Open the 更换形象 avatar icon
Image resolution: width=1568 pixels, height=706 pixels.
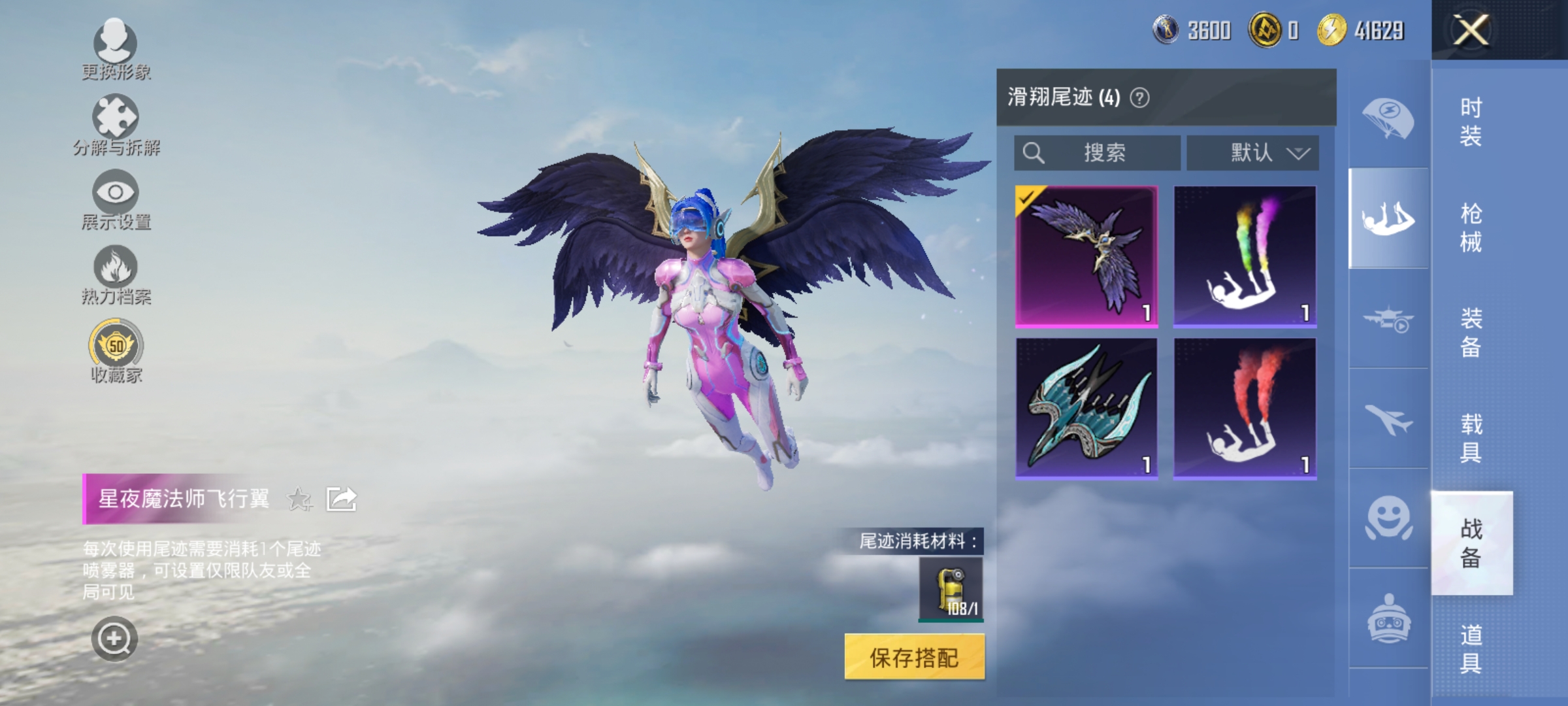tap(114, 42)
